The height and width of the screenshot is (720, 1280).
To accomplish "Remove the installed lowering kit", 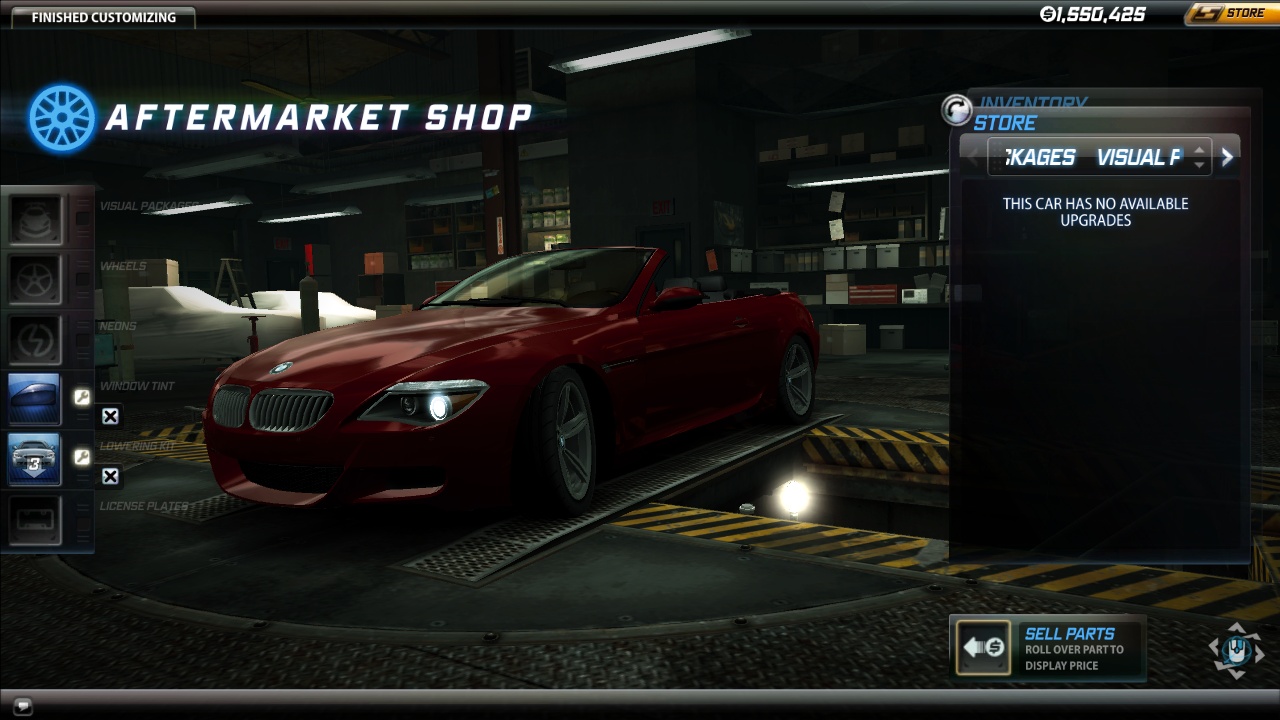I will coord(110,477).
